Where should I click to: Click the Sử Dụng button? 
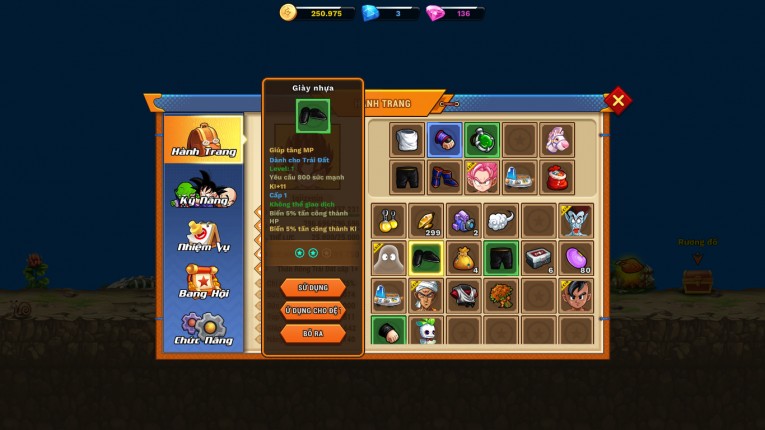point(313,287)
